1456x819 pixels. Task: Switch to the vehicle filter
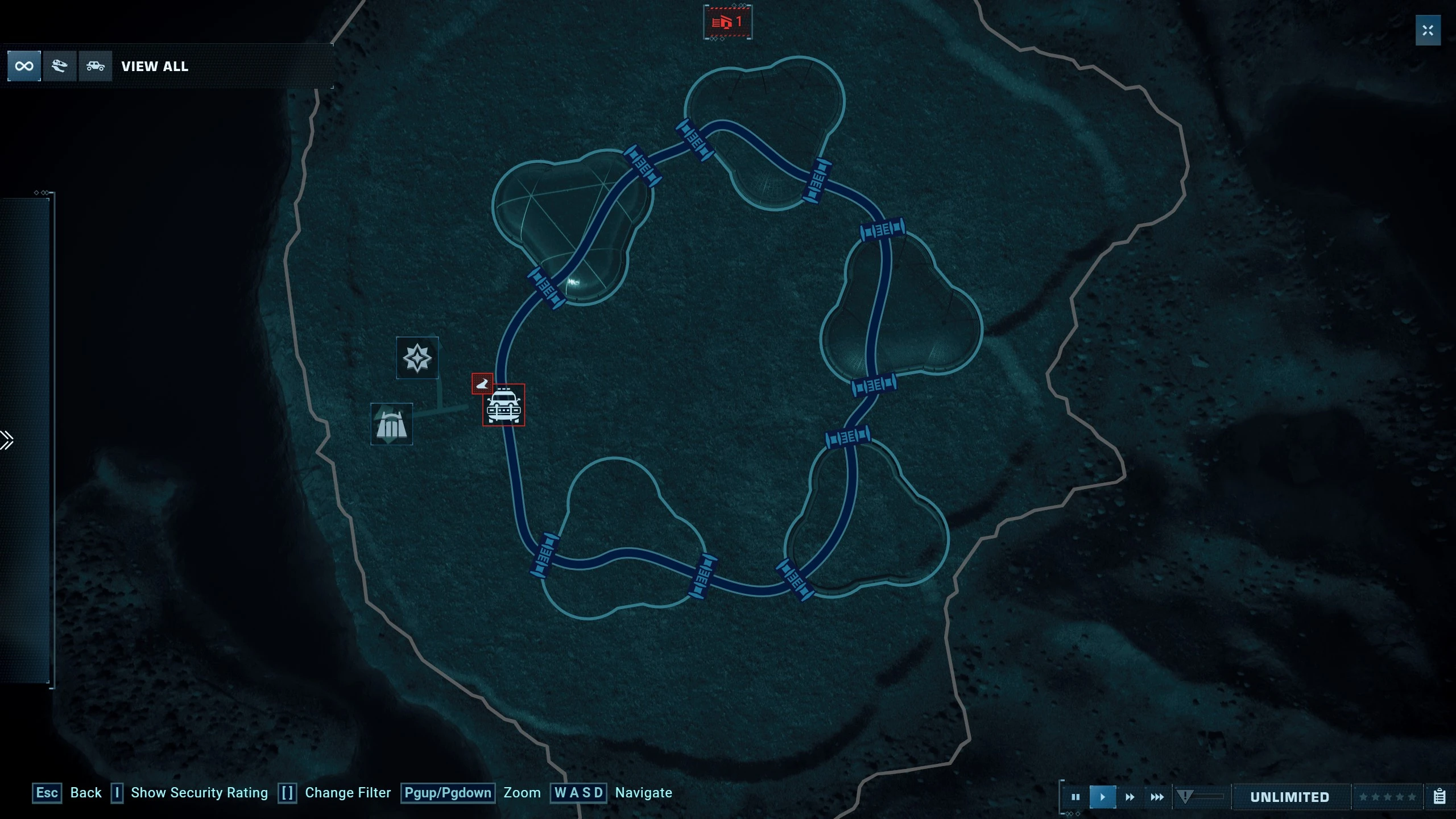[95, 67]
